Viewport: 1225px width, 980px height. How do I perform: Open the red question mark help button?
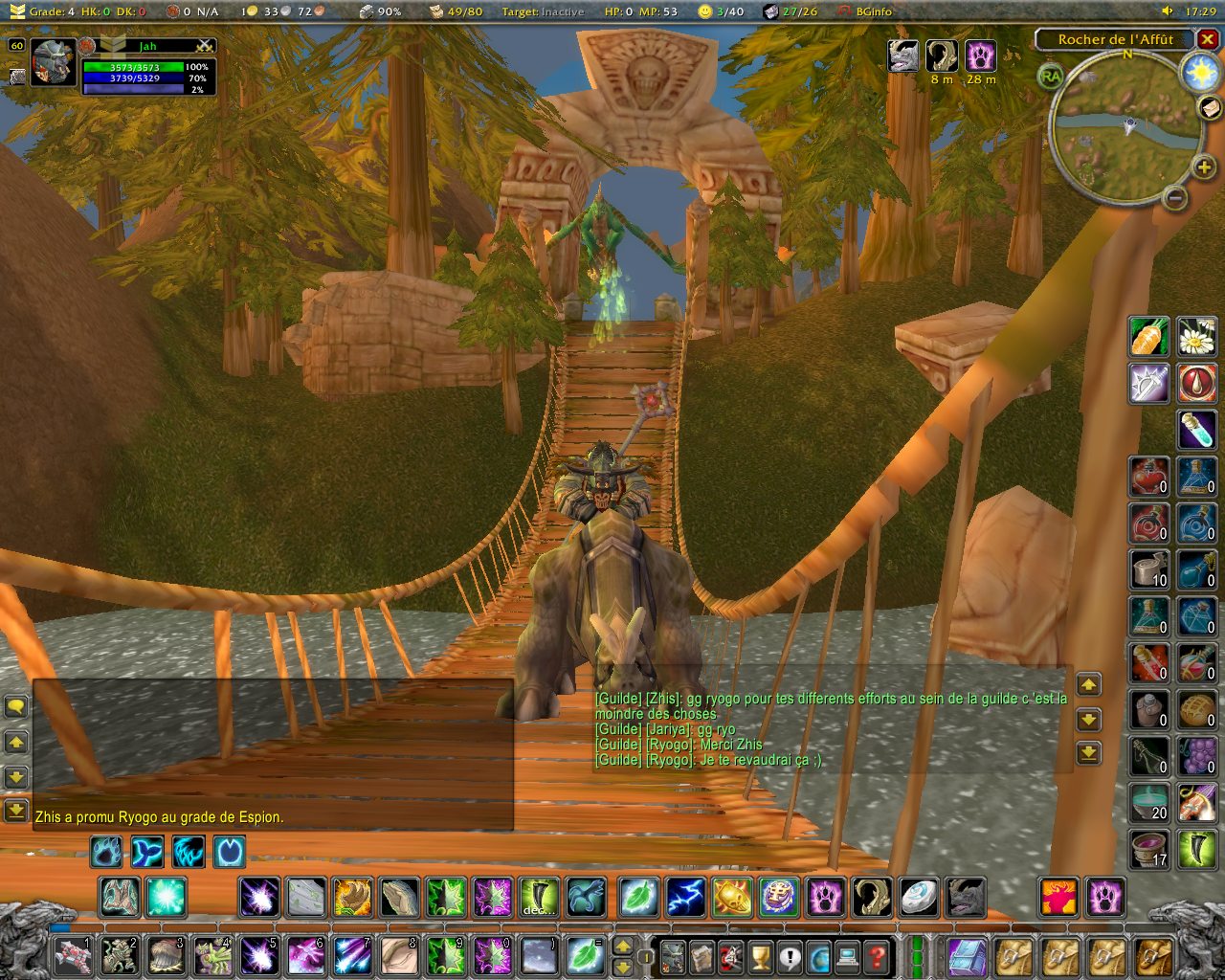pos(876,955)
